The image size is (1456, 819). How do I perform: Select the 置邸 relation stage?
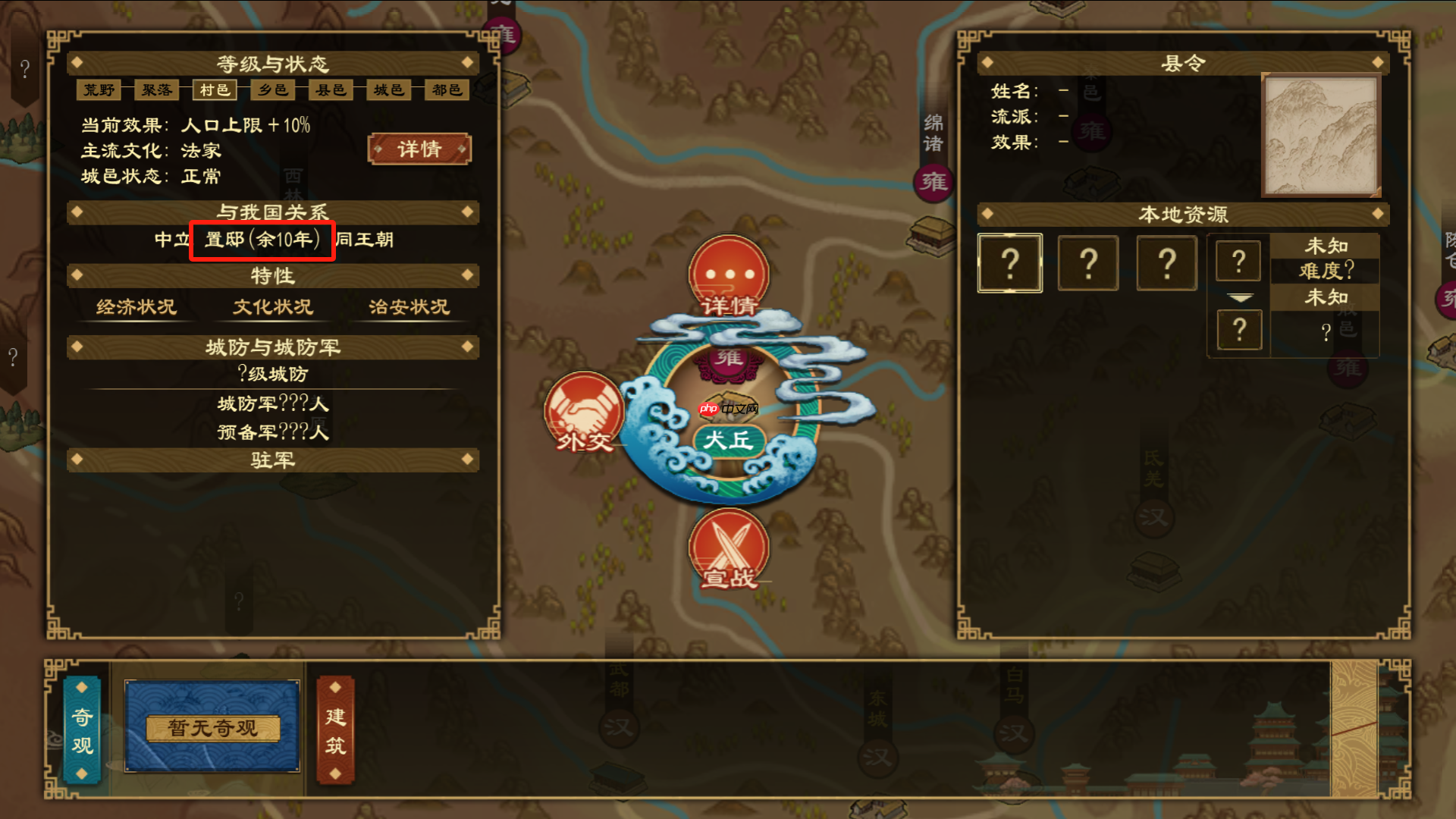[x=262, y=240]
